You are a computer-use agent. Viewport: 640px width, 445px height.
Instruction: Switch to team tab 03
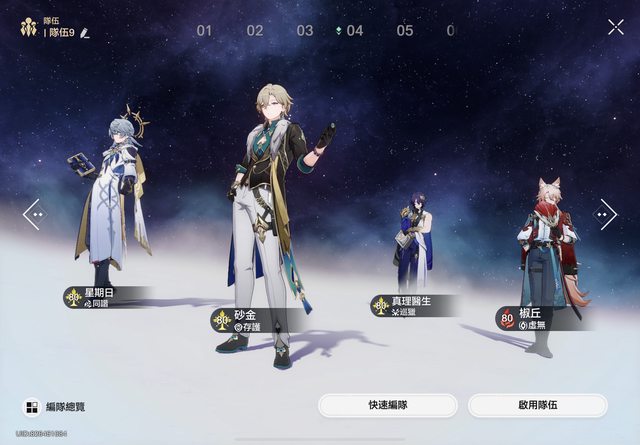[305, 31]
